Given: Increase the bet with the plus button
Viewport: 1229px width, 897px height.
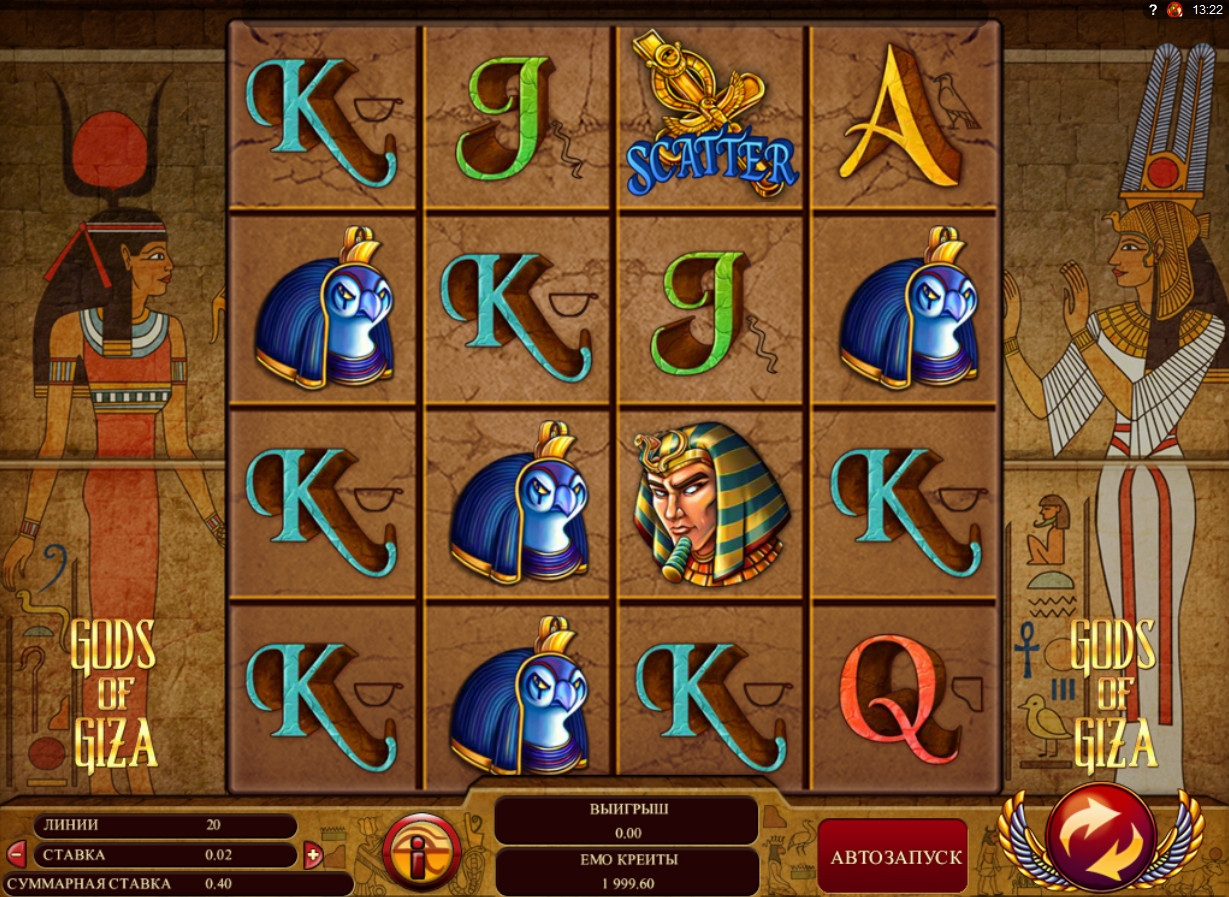Looking at the screenshot, I should (x=313, y=855).
